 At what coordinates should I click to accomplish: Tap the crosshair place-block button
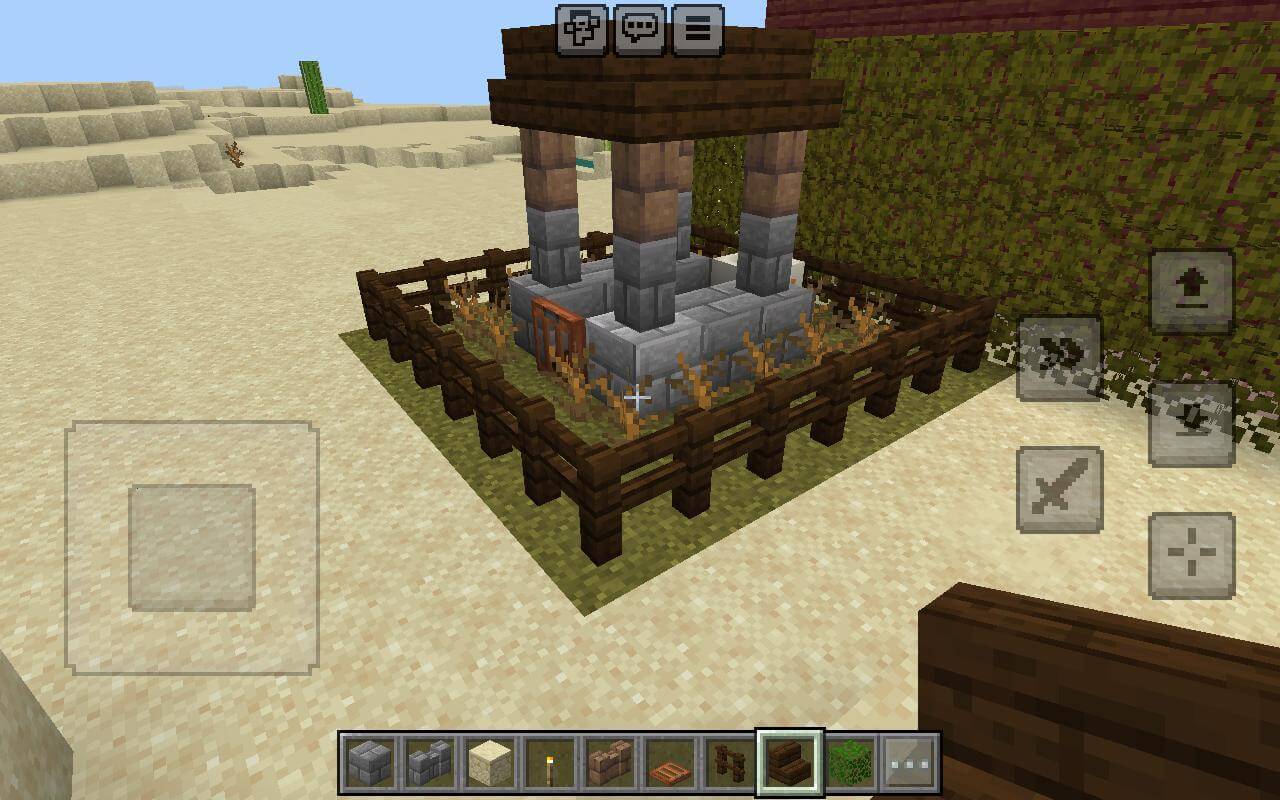point(1192,555)
